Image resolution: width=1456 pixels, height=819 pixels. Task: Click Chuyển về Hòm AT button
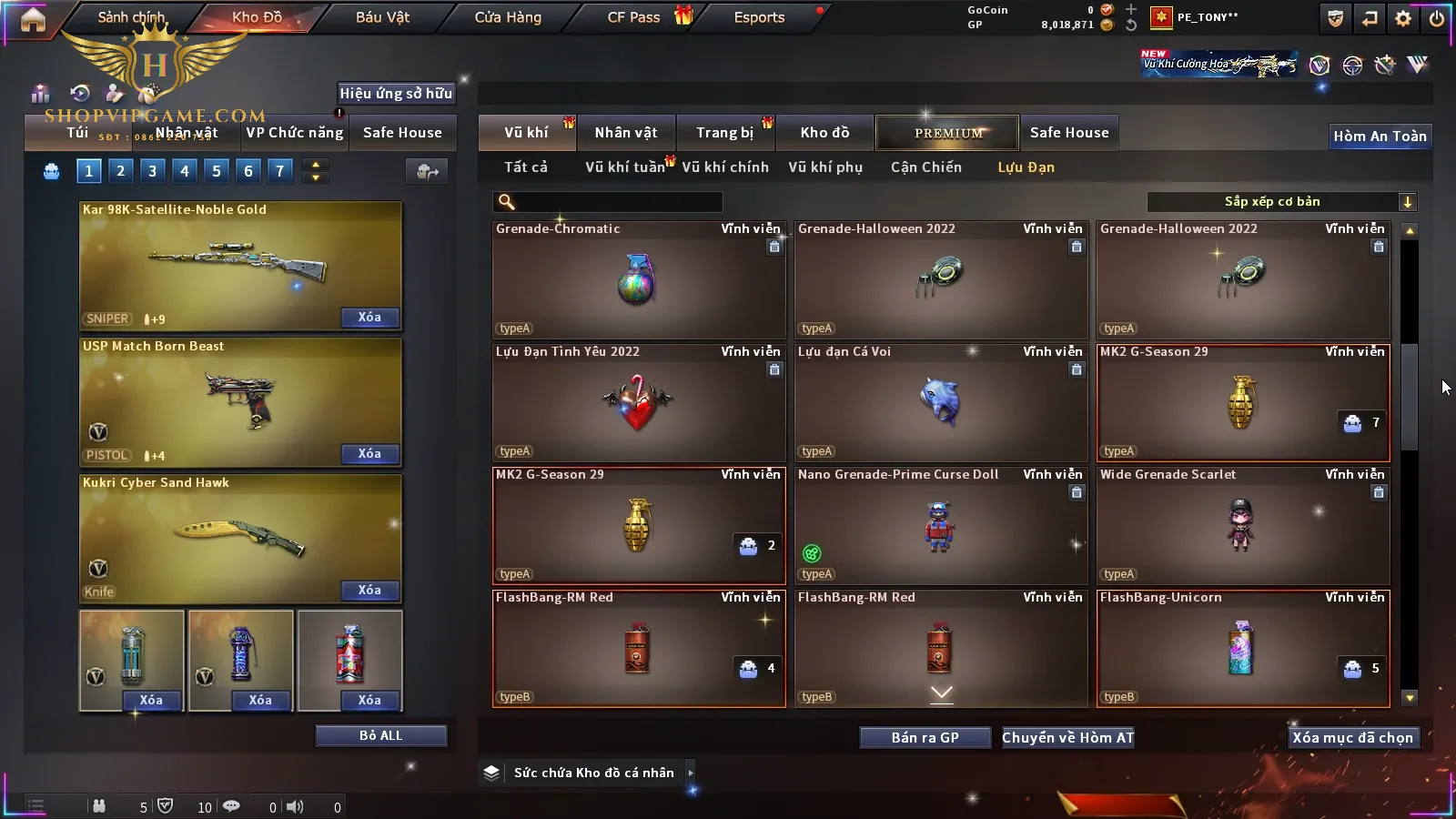click(1067, 737)
